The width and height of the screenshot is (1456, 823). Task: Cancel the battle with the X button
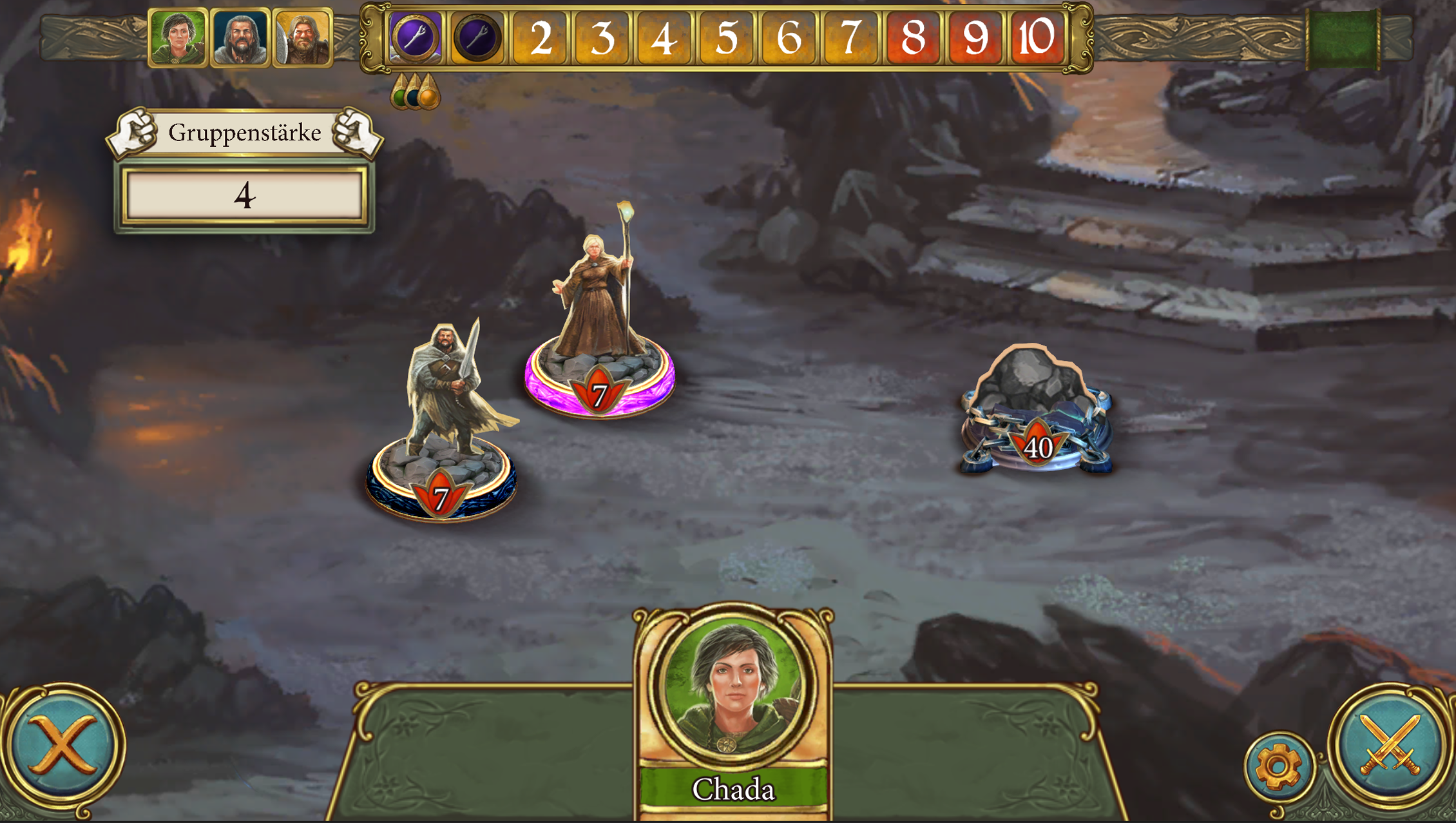[63, 746]
